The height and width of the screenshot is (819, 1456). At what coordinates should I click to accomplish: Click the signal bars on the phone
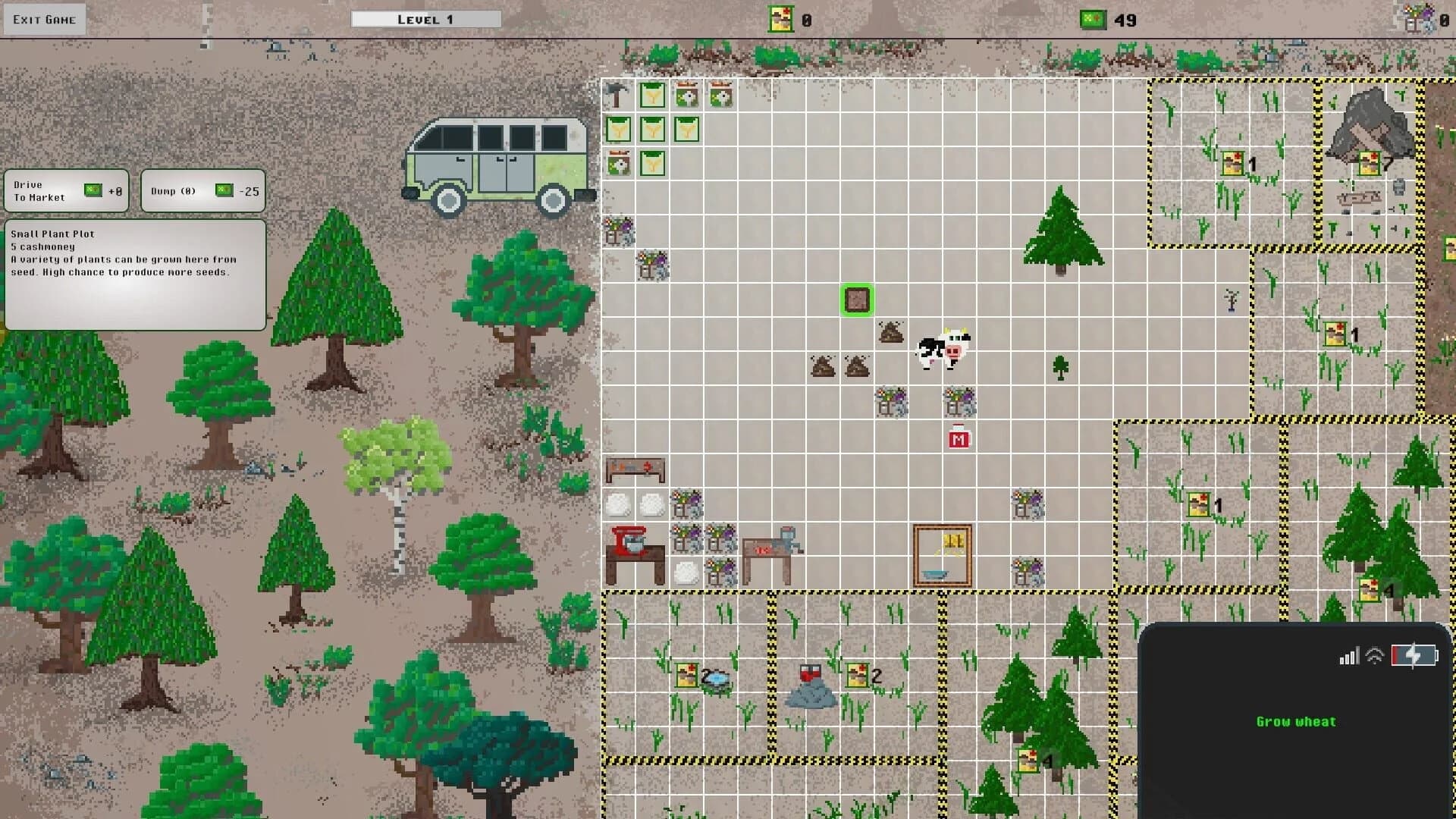1348,657
